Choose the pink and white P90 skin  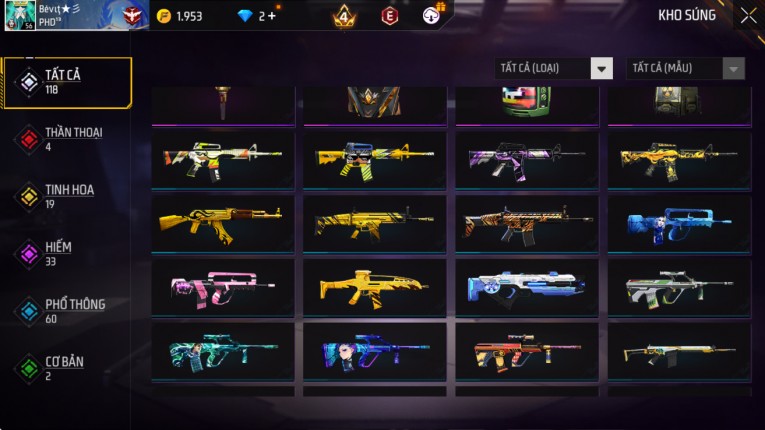(x=223, y=288)
